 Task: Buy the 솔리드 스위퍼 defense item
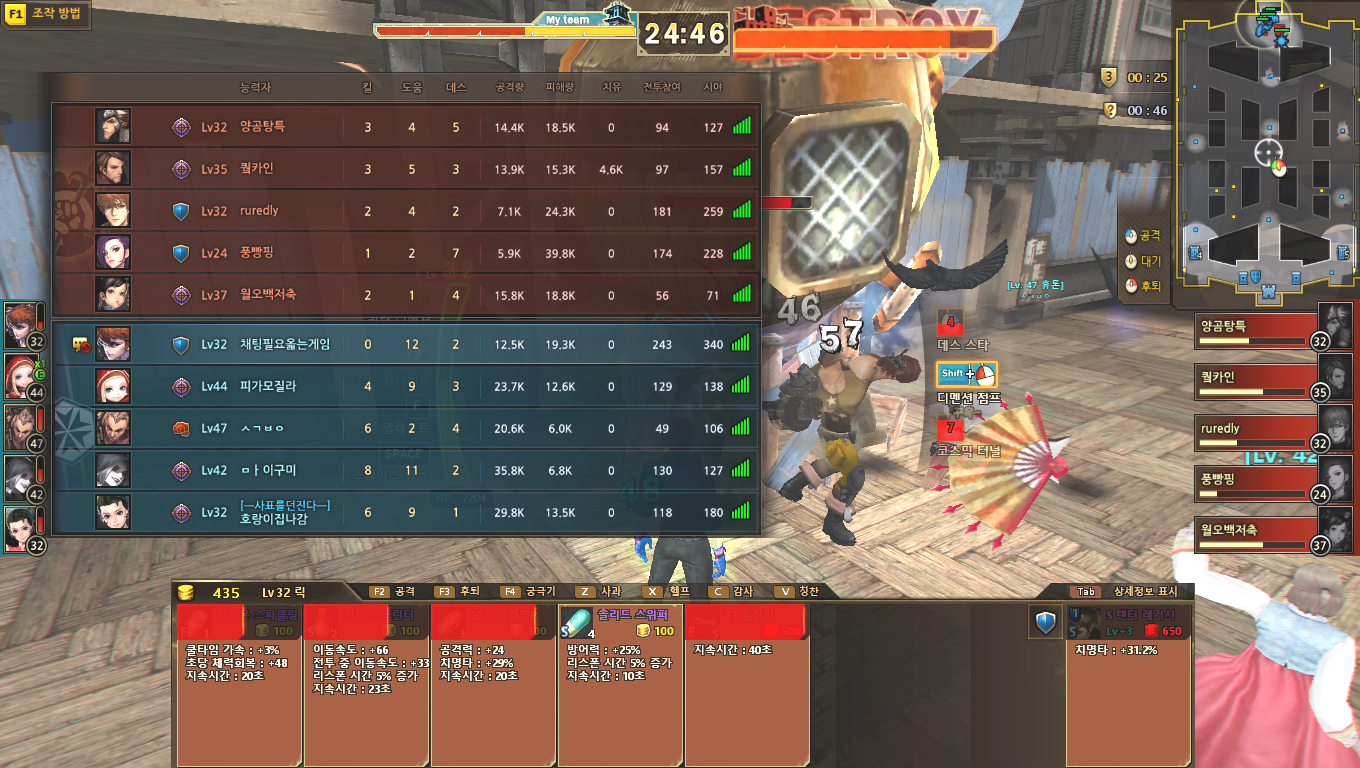[619, 621]
